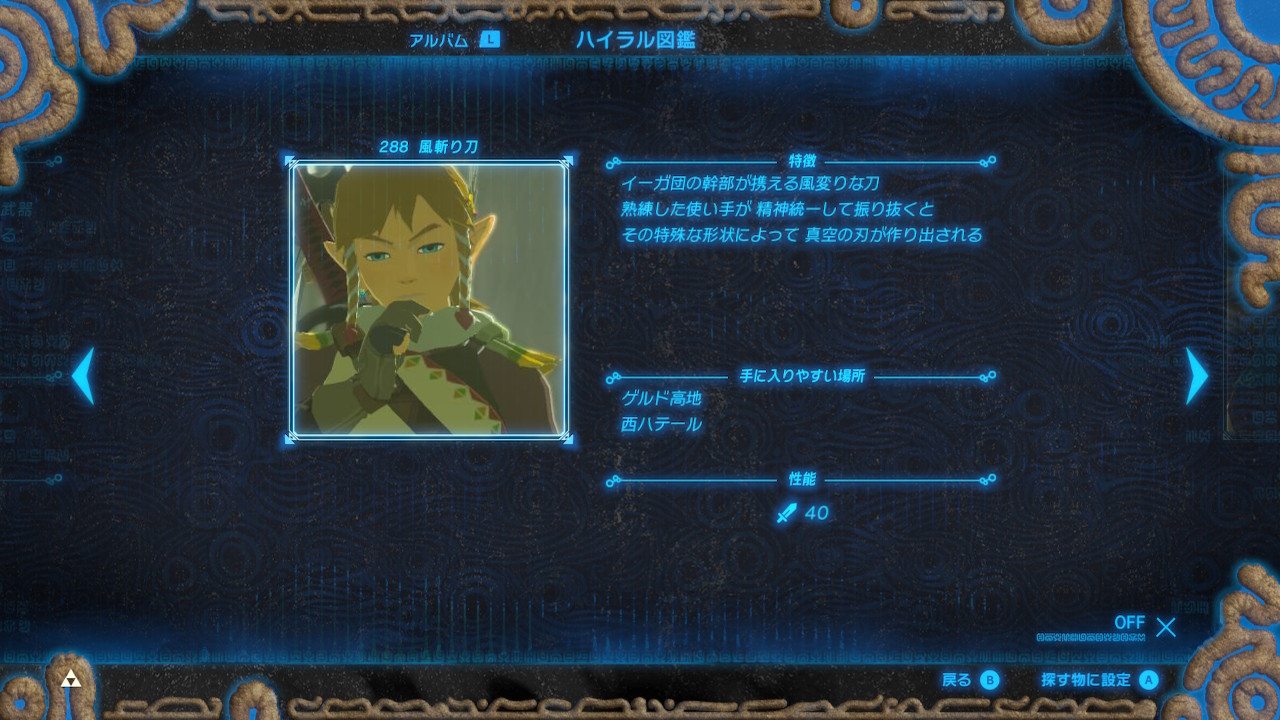The image size is (1280, 720).
Task: Click the 特徴 section header
Action: 800,158
